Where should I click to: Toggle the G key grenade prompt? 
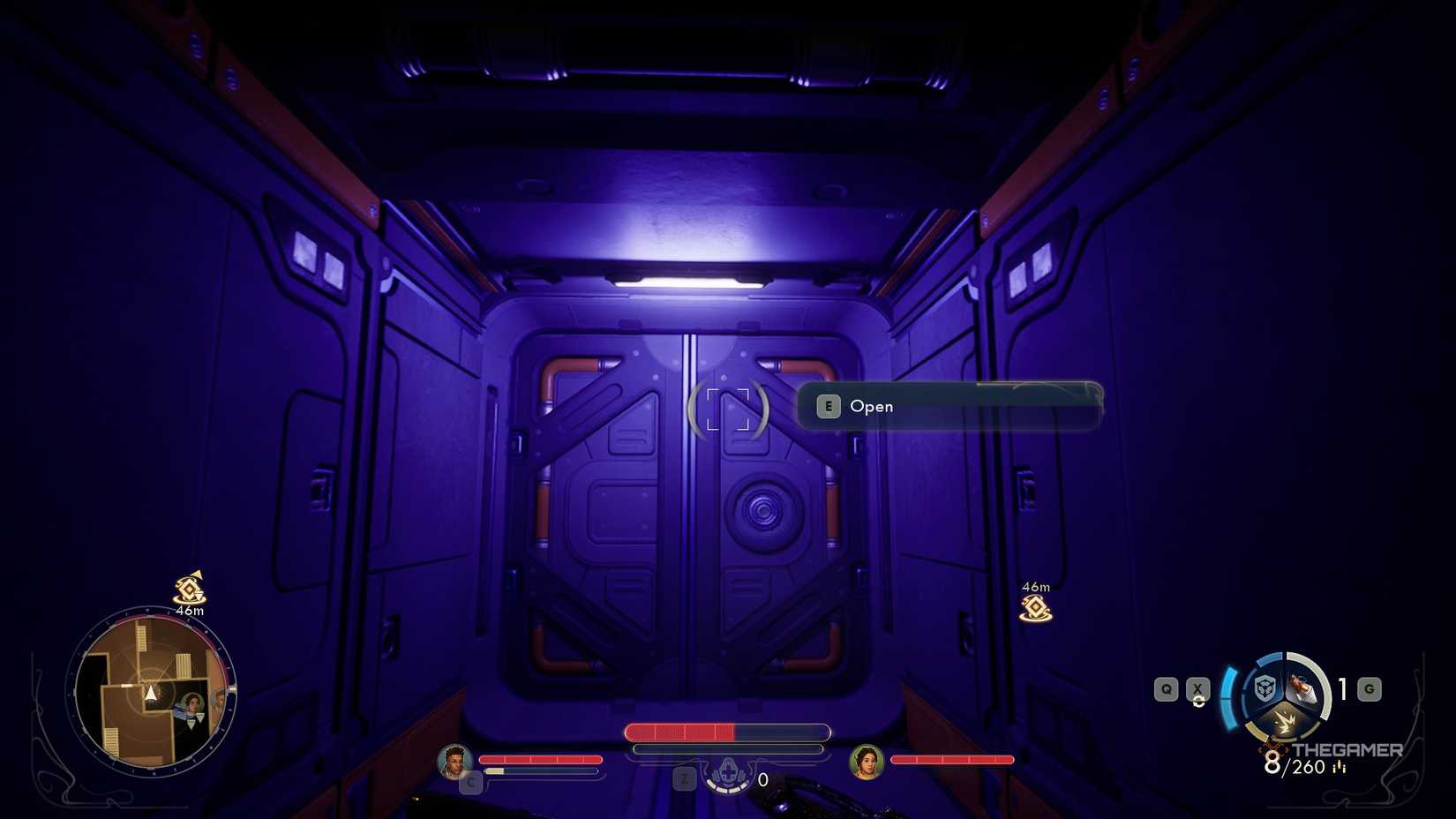tap(1368, 688)
